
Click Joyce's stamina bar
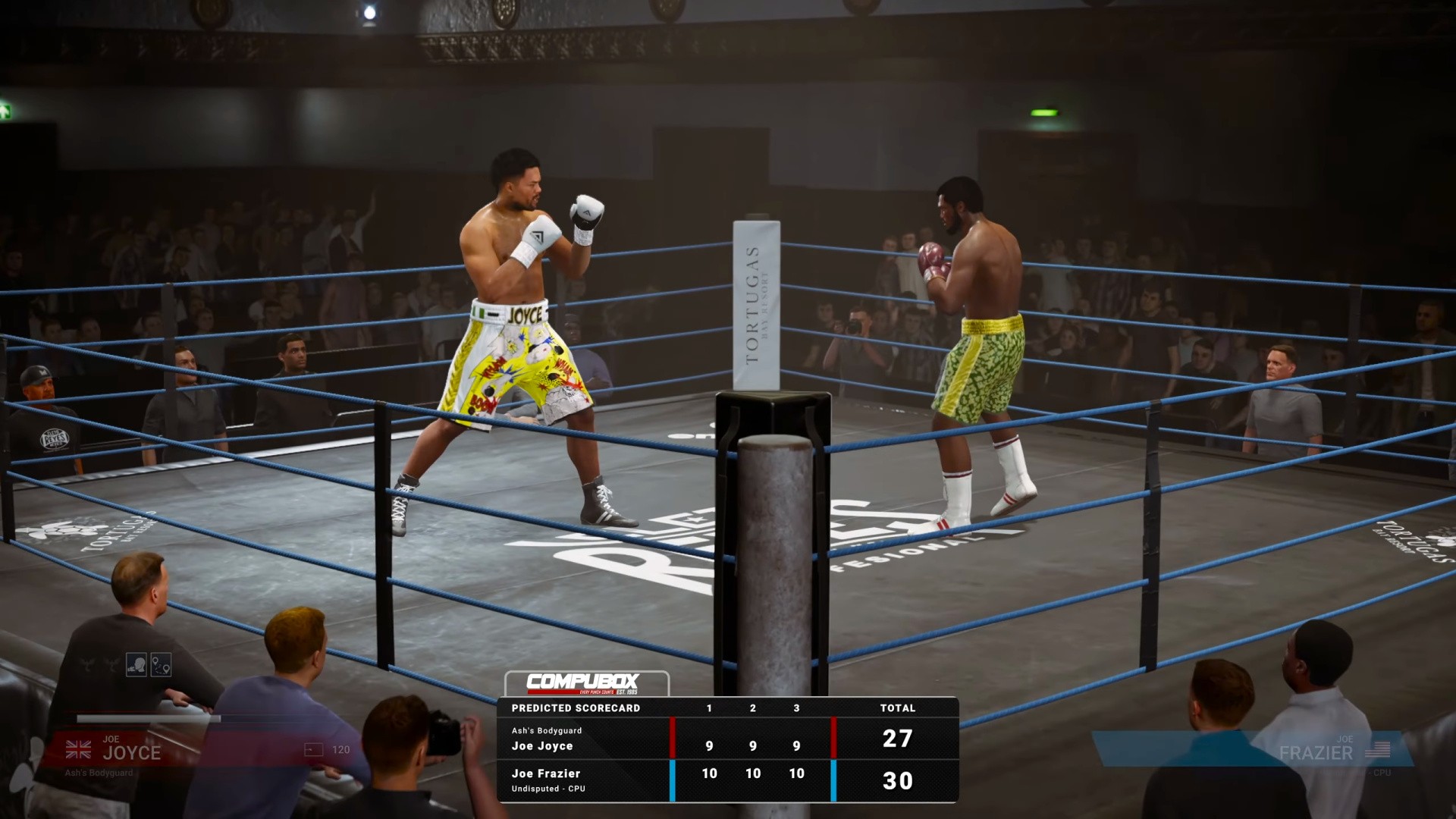pyautogui.click(x=152, y=718)
